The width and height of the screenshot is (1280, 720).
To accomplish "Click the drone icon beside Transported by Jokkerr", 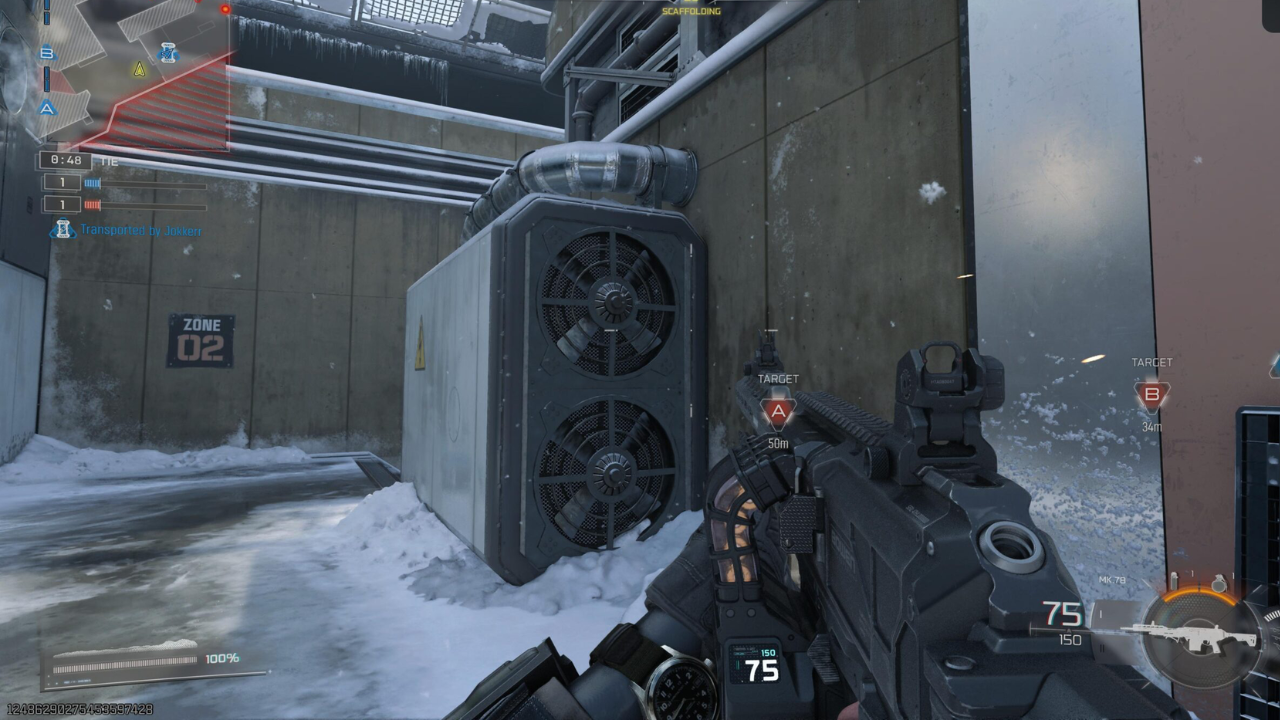I will tap(62, 230).
